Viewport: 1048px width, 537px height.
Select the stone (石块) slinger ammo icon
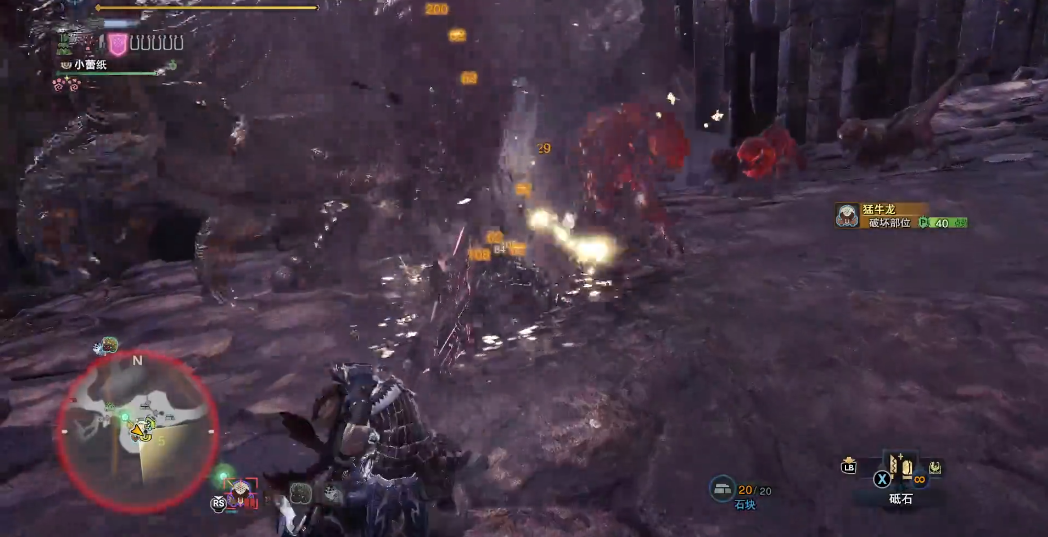[723, 489]
